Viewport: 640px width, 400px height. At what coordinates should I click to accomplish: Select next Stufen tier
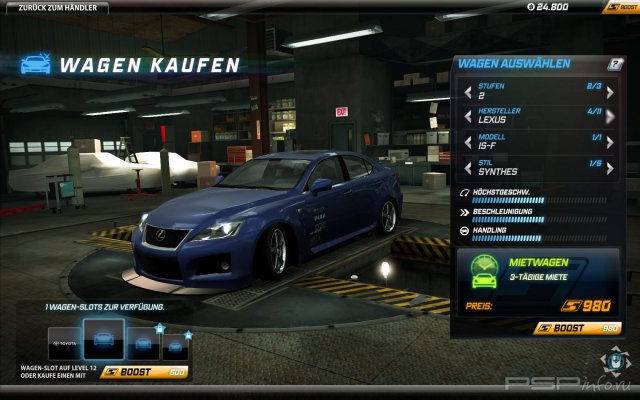click(x=614, y=93)
